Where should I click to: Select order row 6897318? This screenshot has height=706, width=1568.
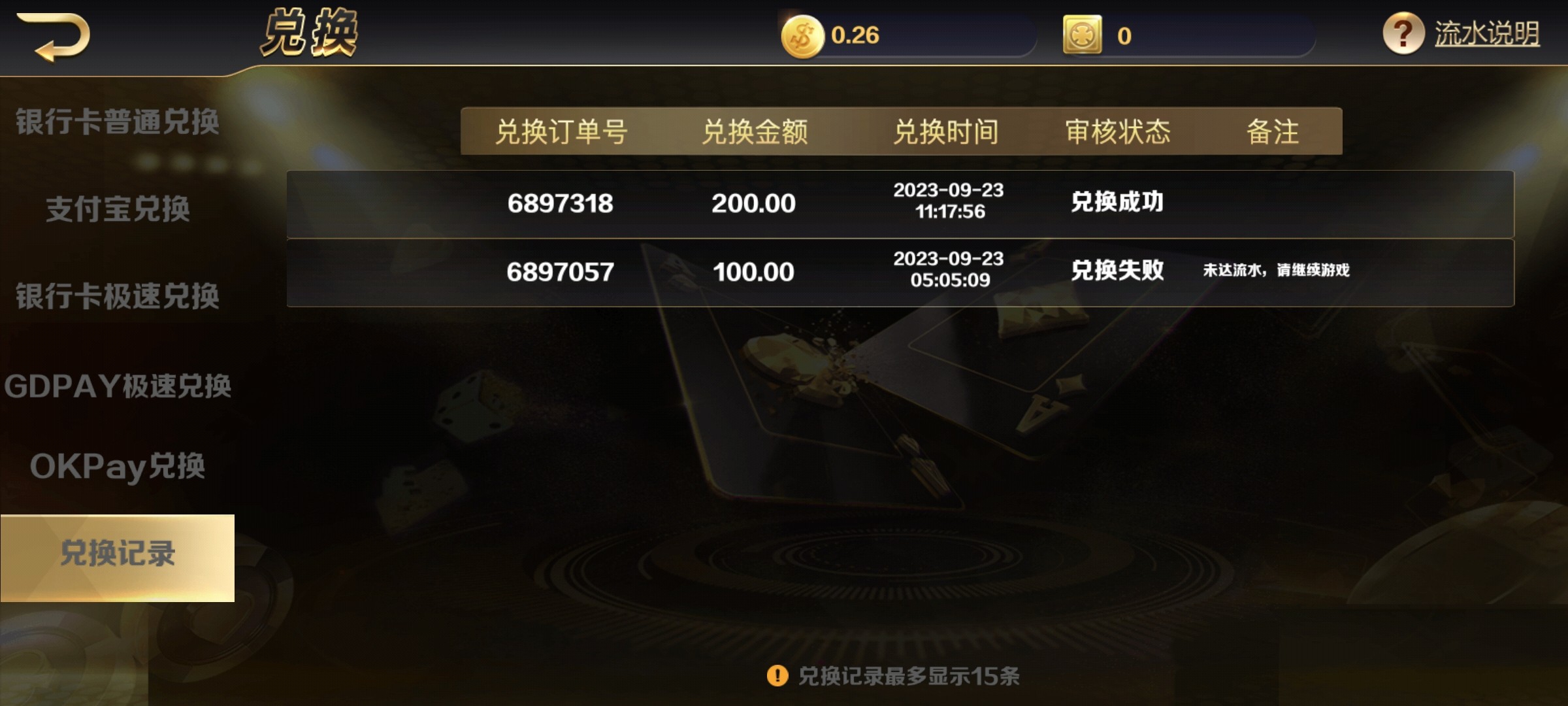point(561,203)
